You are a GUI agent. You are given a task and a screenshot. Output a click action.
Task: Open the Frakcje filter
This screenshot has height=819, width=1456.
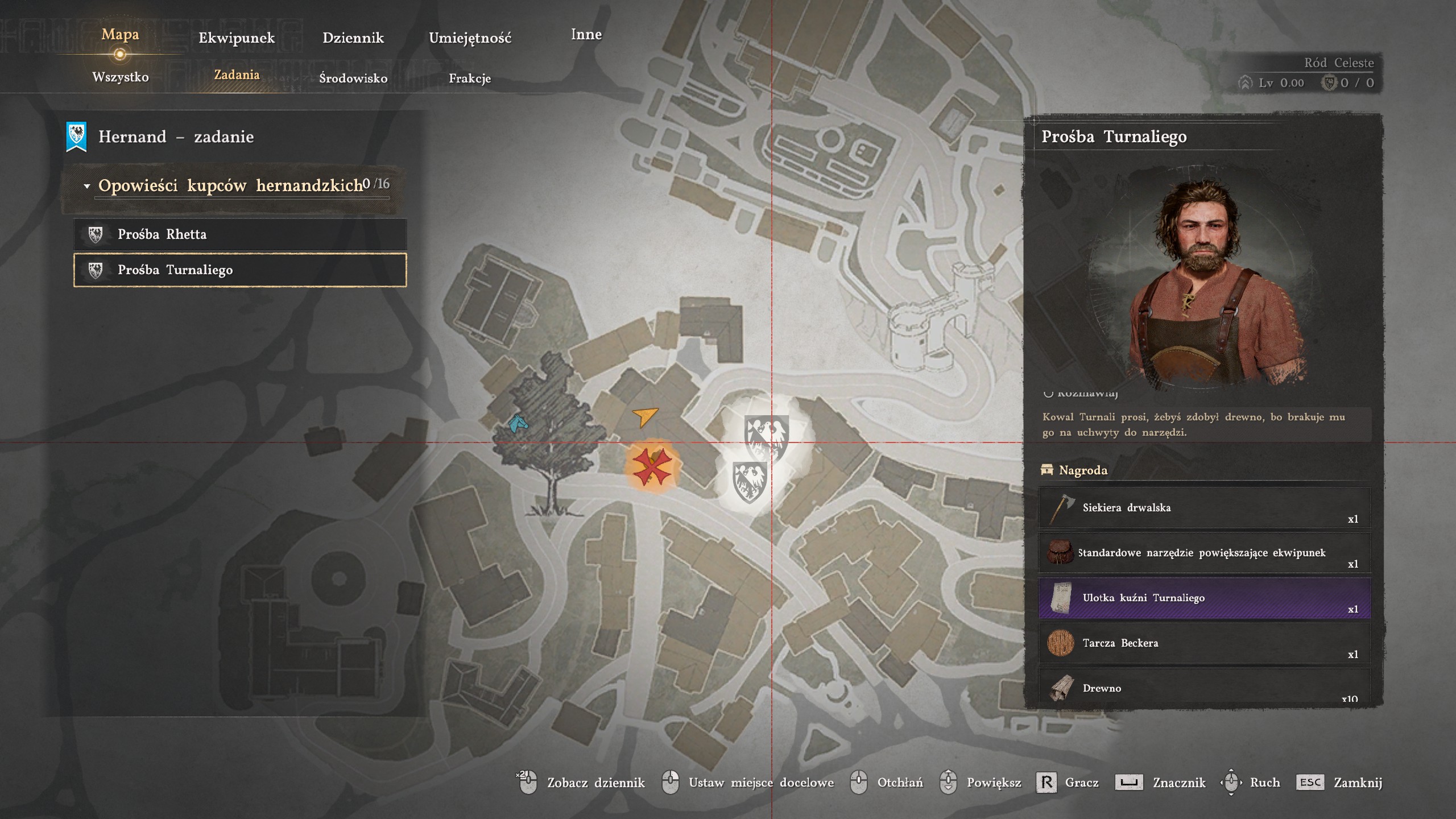click(x=470, y=78)
